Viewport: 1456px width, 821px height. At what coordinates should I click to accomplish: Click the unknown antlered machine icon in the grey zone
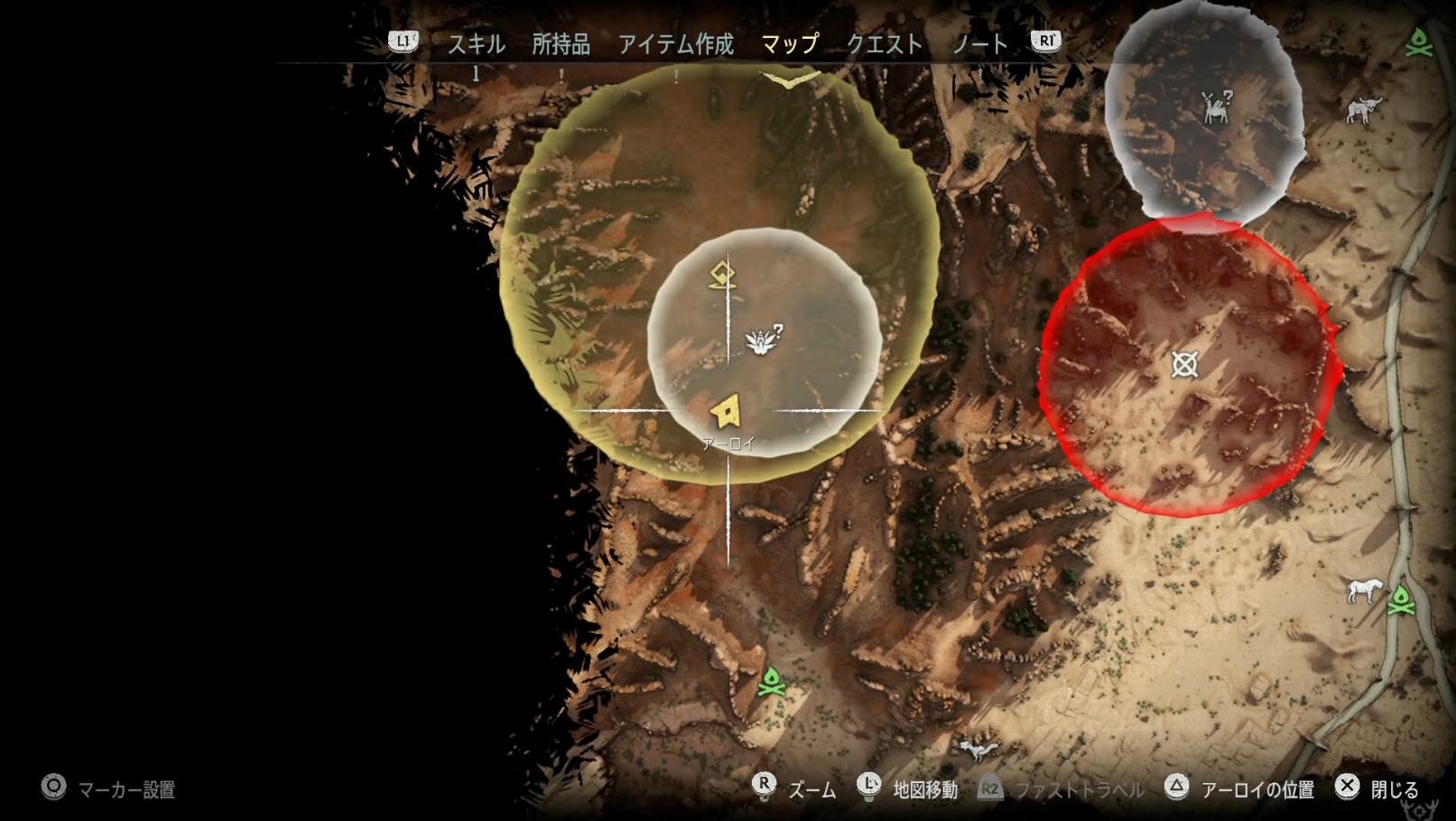tap(1217, 107)
